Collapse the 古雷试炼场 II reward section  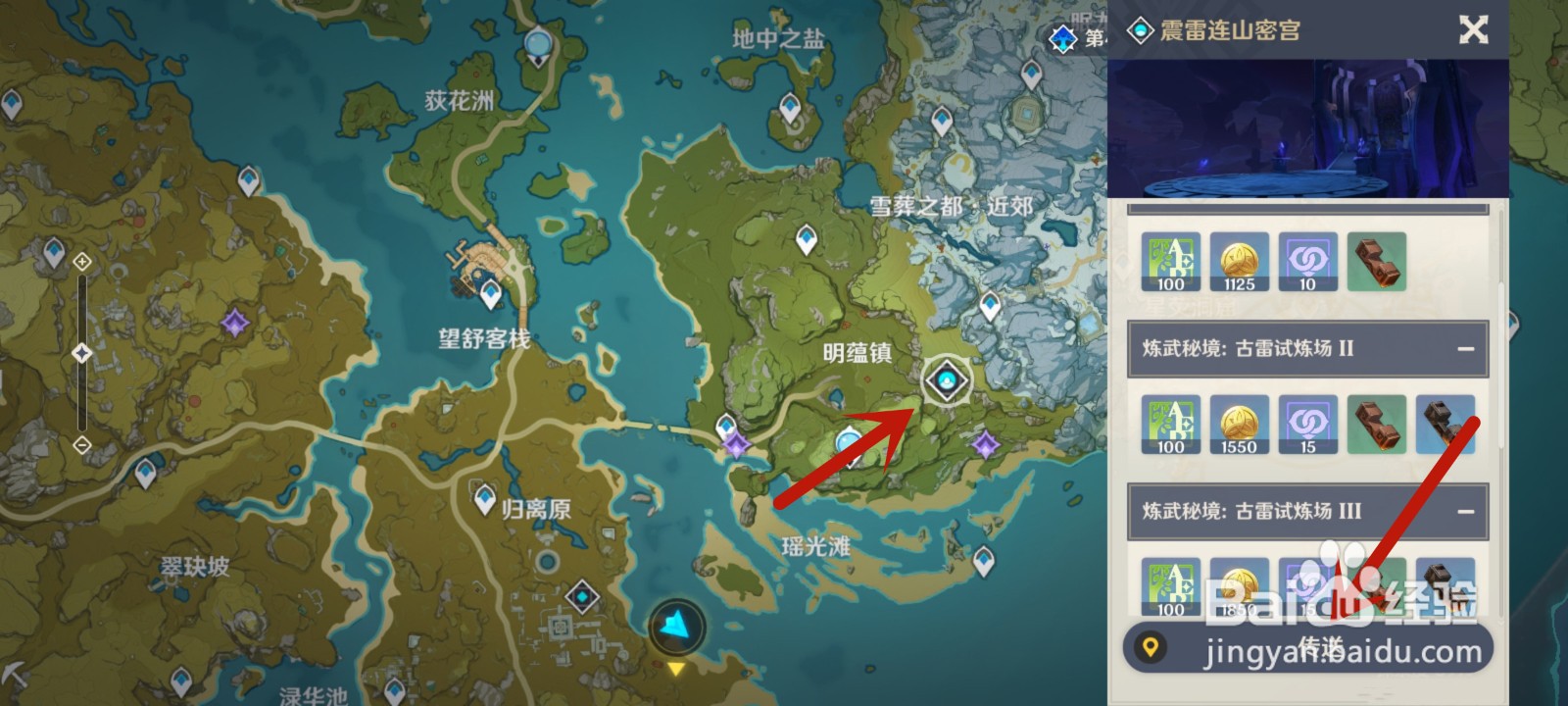(x=1464, y=347)
